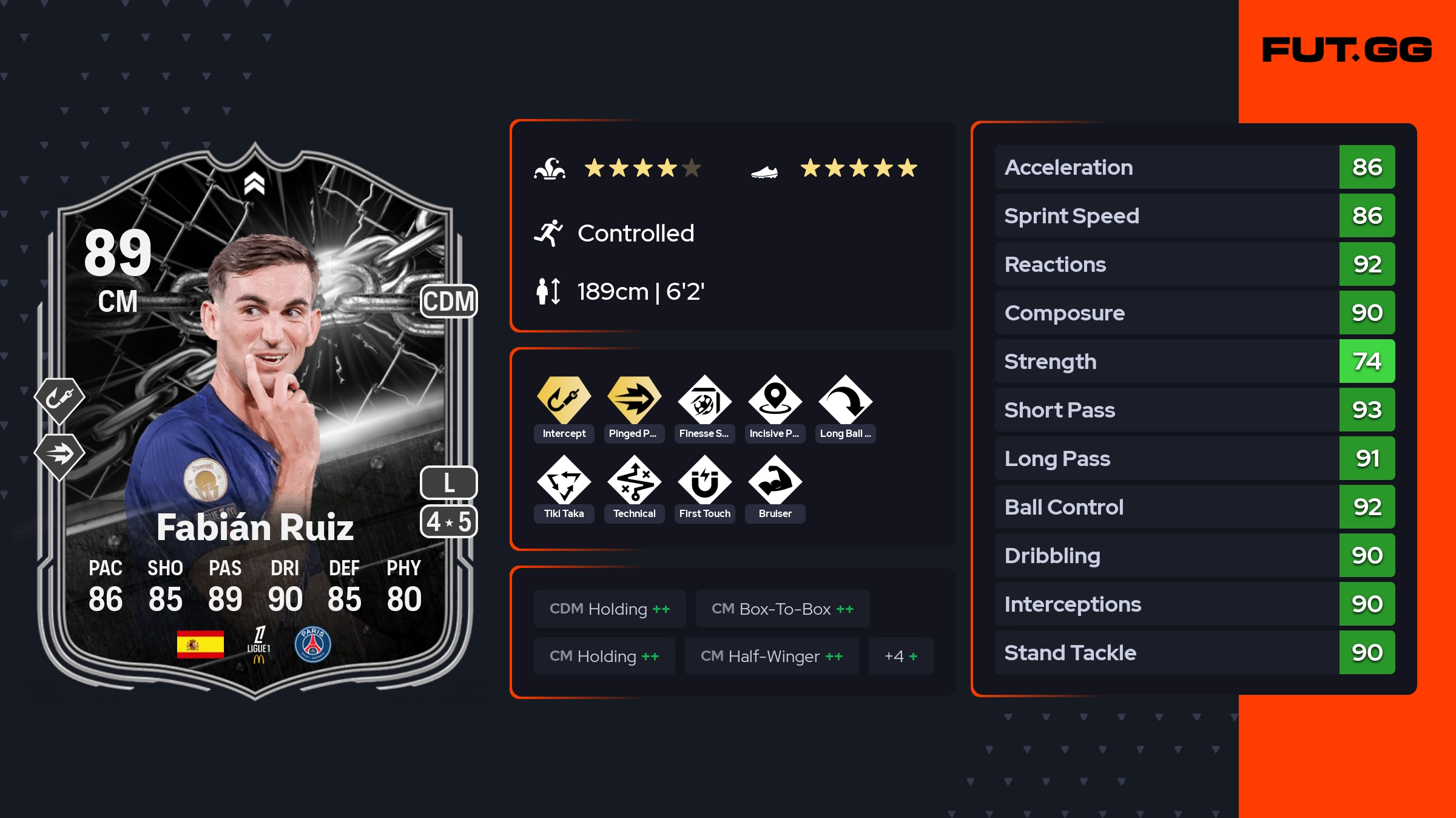This screenshot has width=1456, height=818.
Task: Click the First Touch playstyle icon
Action: 704,481
